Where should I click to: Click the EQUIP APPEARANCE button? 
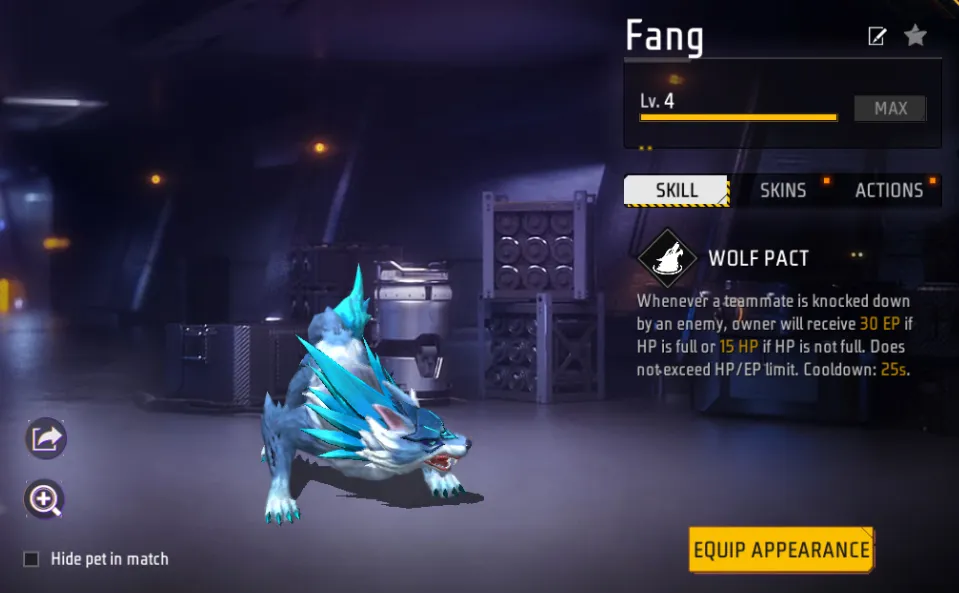coord(781,550)
